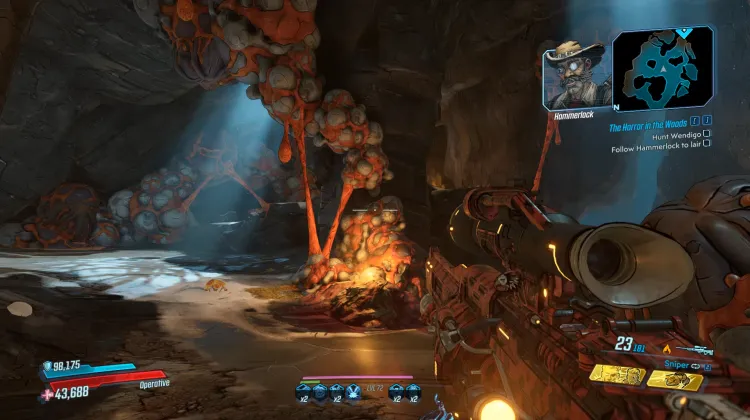Tick the Hunt Wendigo objective checkbox
750x420 pixels.
(707, 134)
